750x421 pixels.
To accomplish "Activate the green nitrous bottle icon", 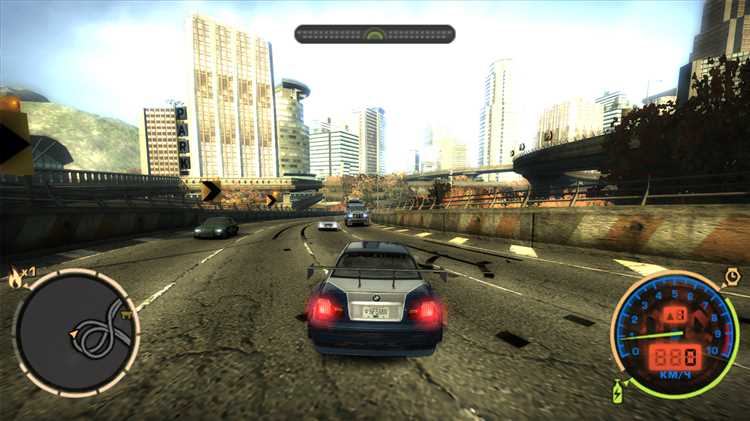I will click(618, 391).
